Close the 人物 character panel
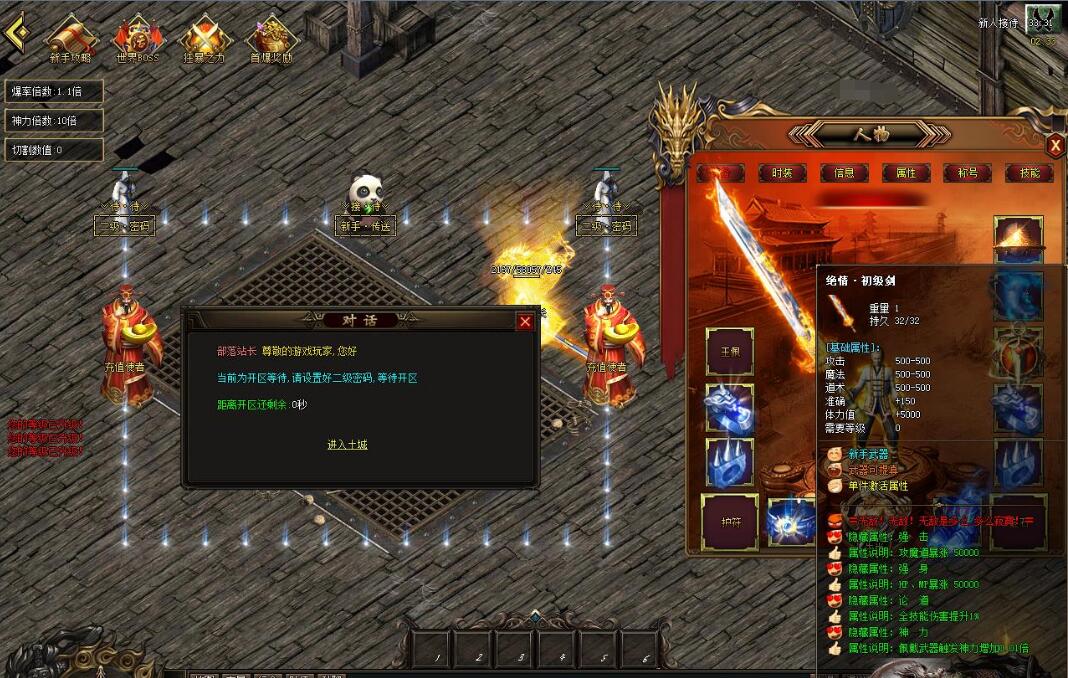 click(x=1055, y=146)
